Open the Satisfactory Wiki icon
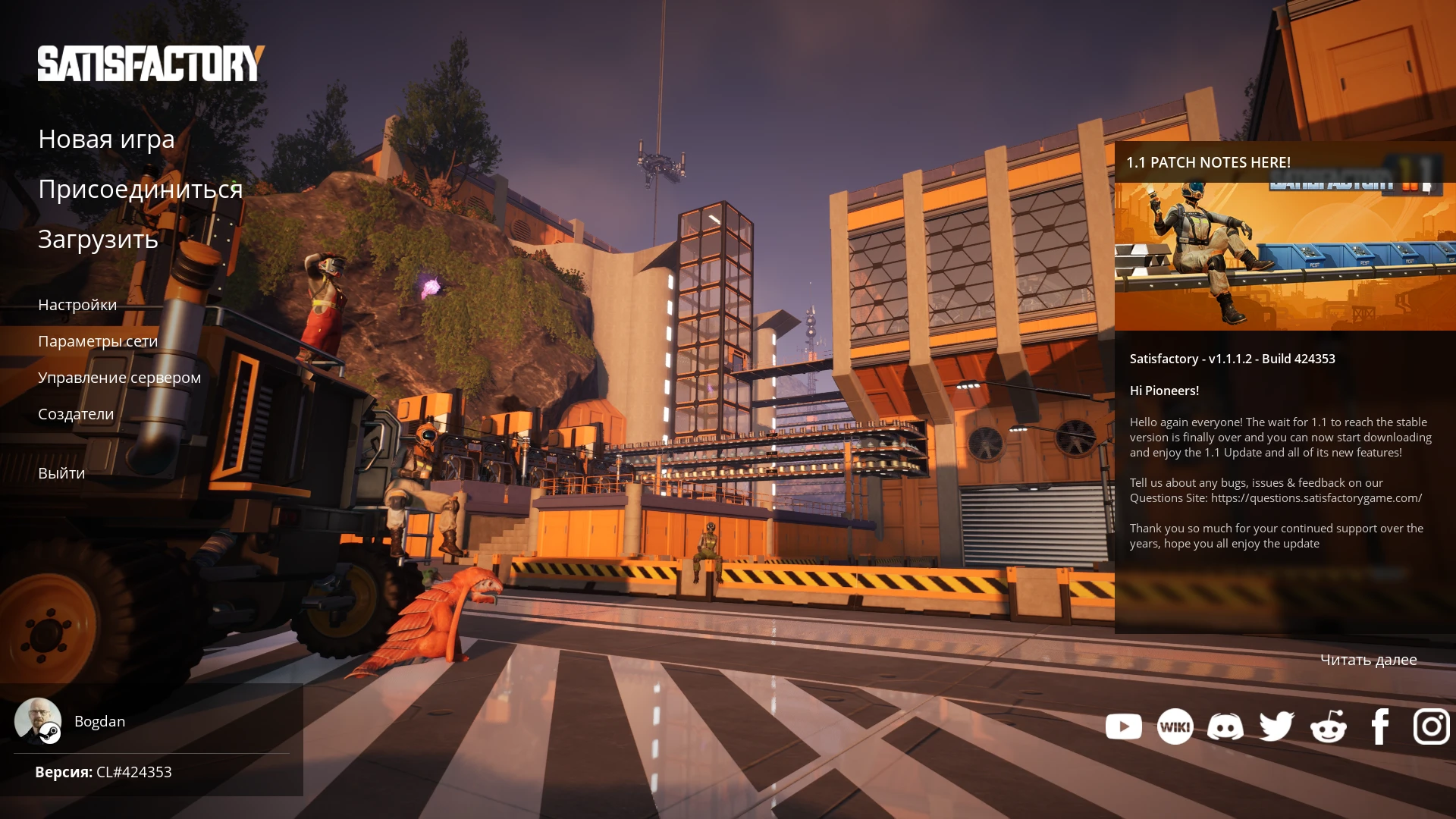Image resolution: width=1456 pixels, height=819 pixels. (x=1175, y=726)
